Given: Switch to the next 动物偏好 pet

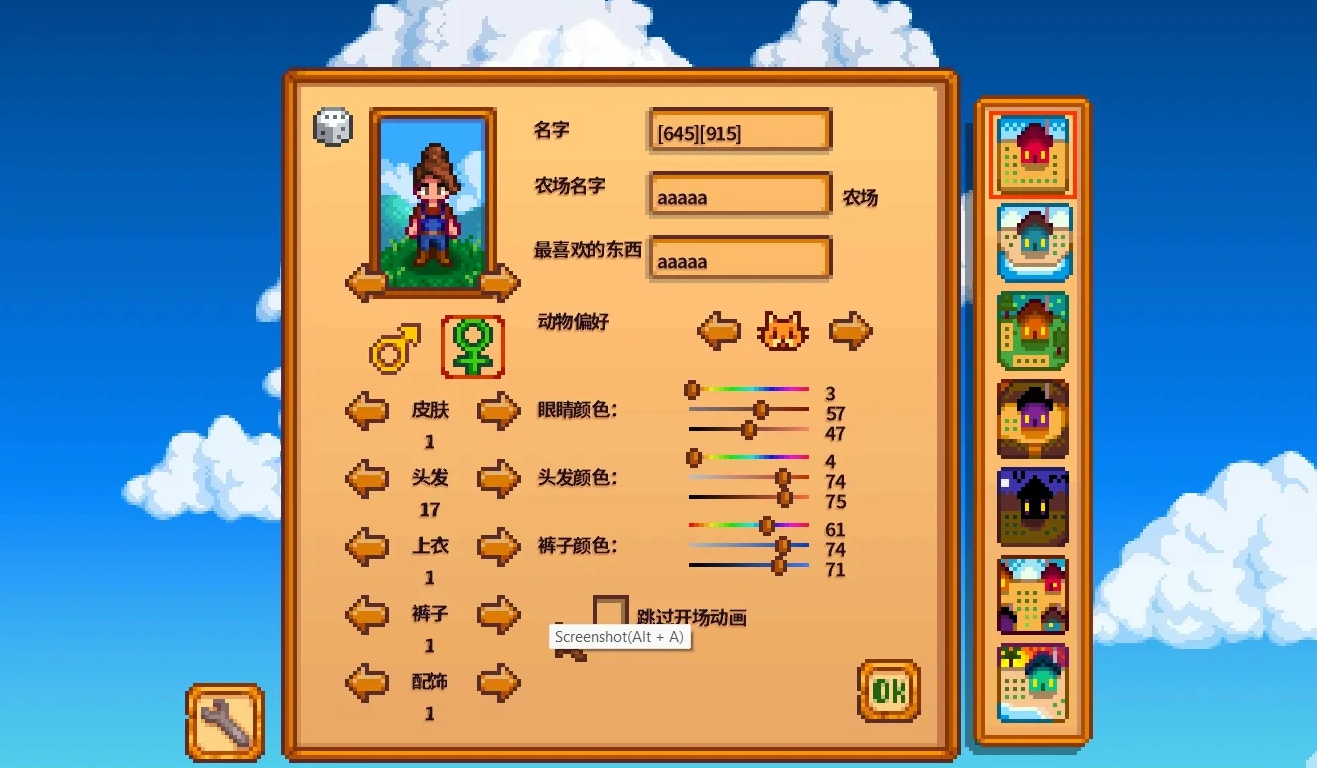Looking at the screenshot, I should [850, 330].
